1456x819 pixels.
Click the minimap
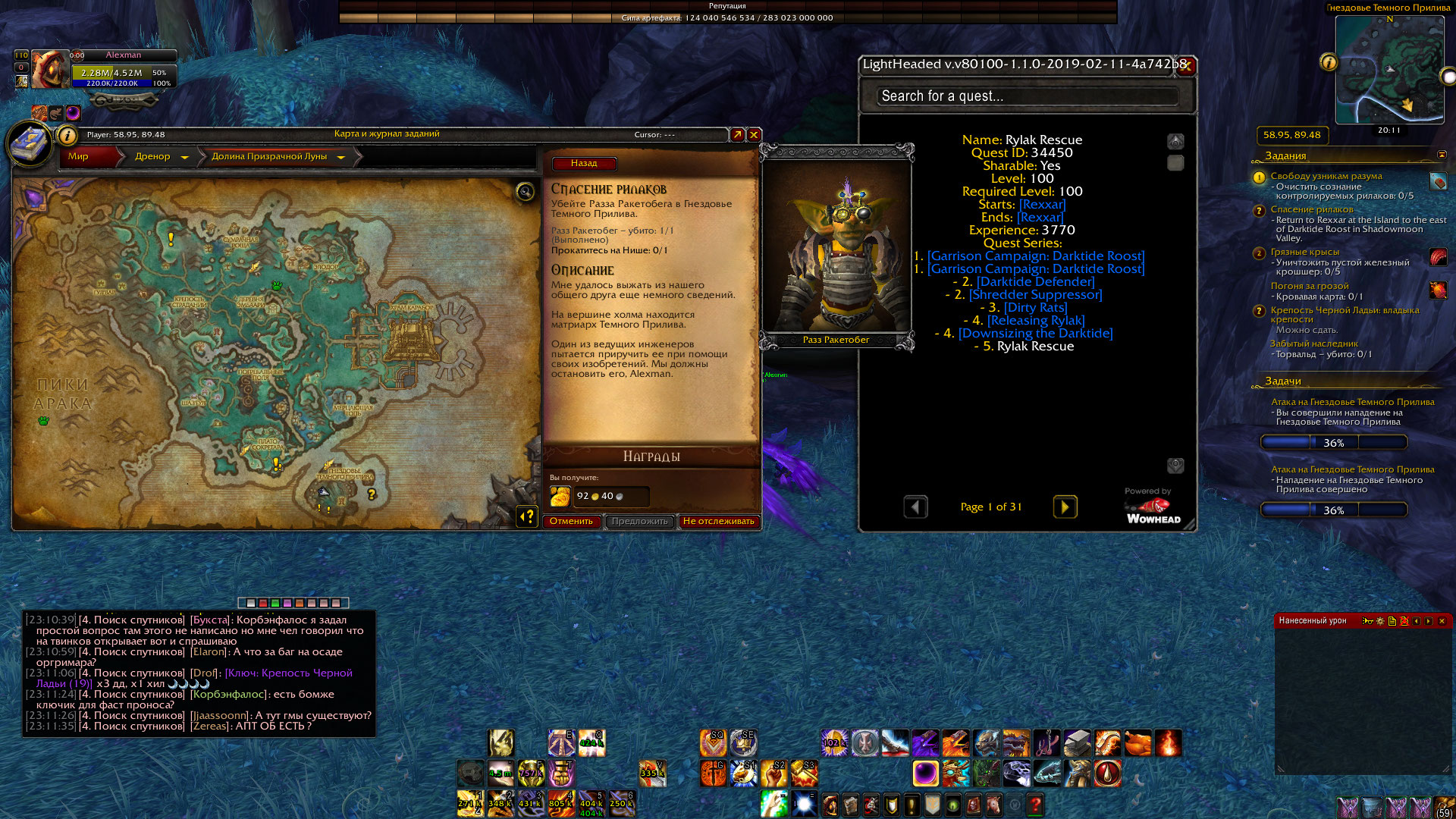point(1389,70)
